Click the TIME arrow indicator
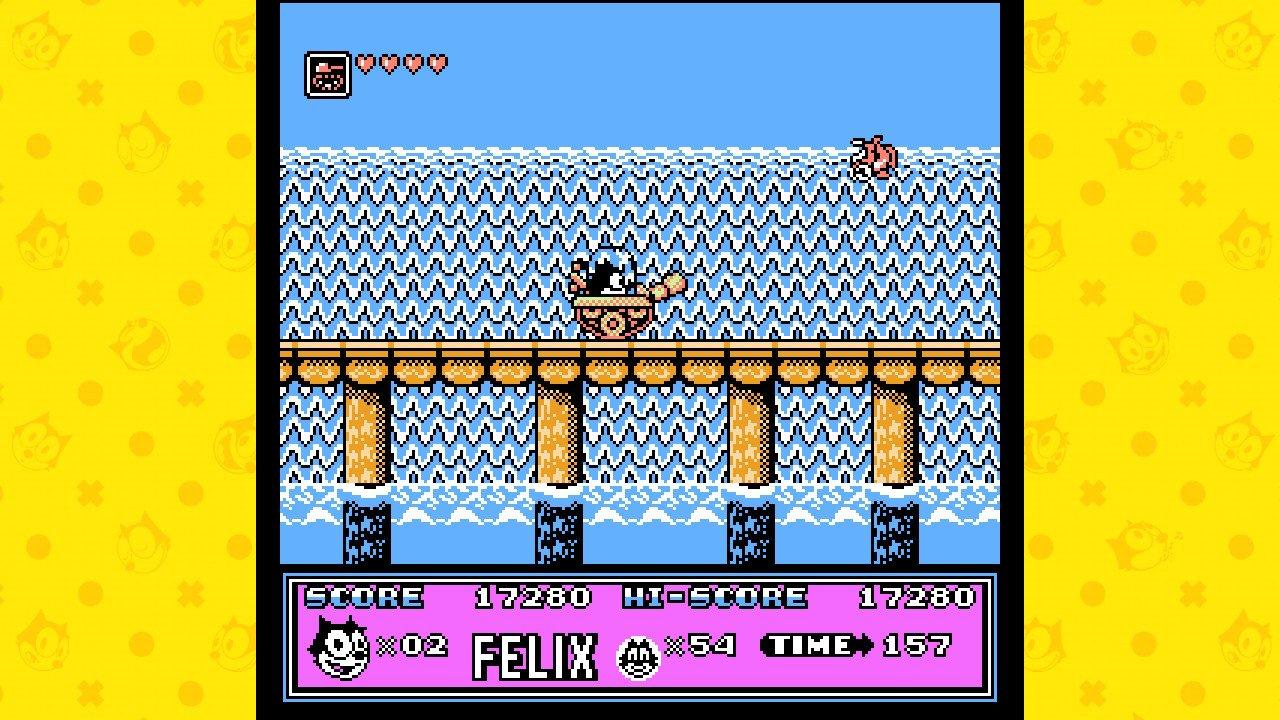Viewport: 1280px width, 720px height. (x=865, y=646)
